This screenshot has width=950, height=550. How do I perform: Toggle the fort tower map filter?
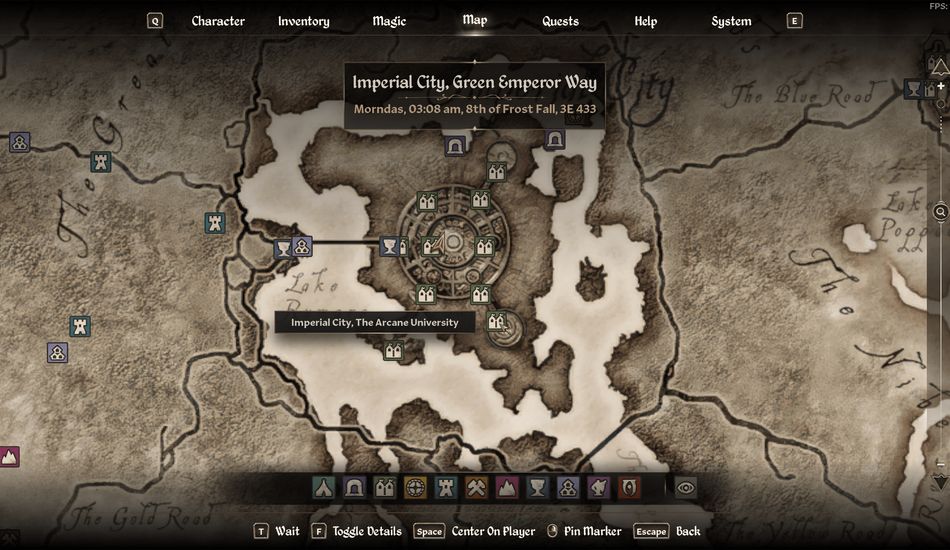pos(446,488)
